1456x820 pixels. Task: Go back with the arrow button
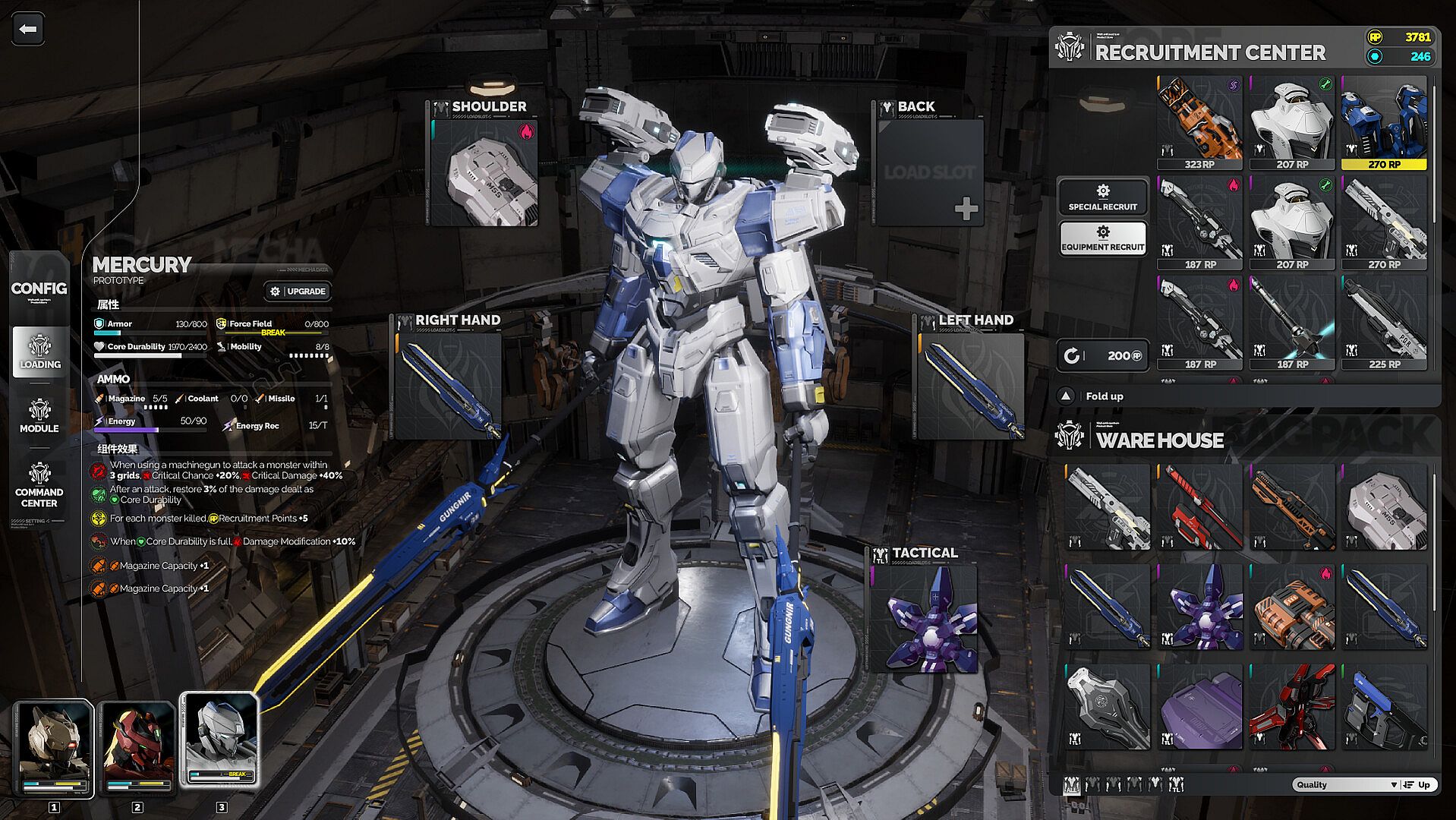click(28, 30)
